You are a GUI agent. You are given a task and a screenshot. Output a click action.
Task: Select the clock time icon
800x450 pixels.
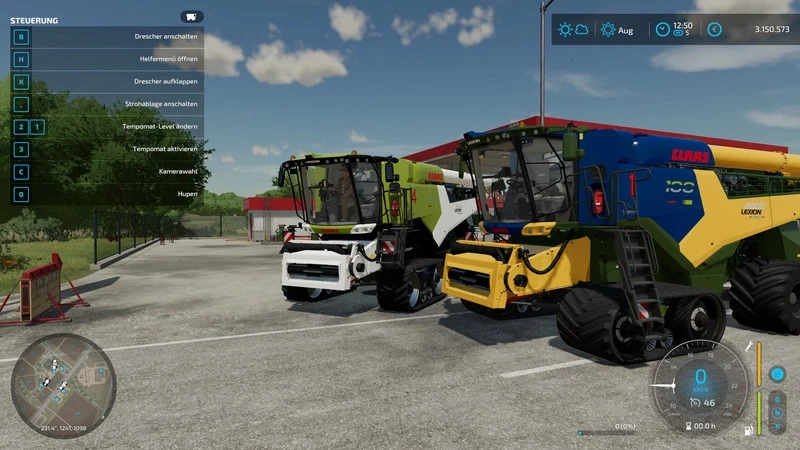tap(662, 30)
